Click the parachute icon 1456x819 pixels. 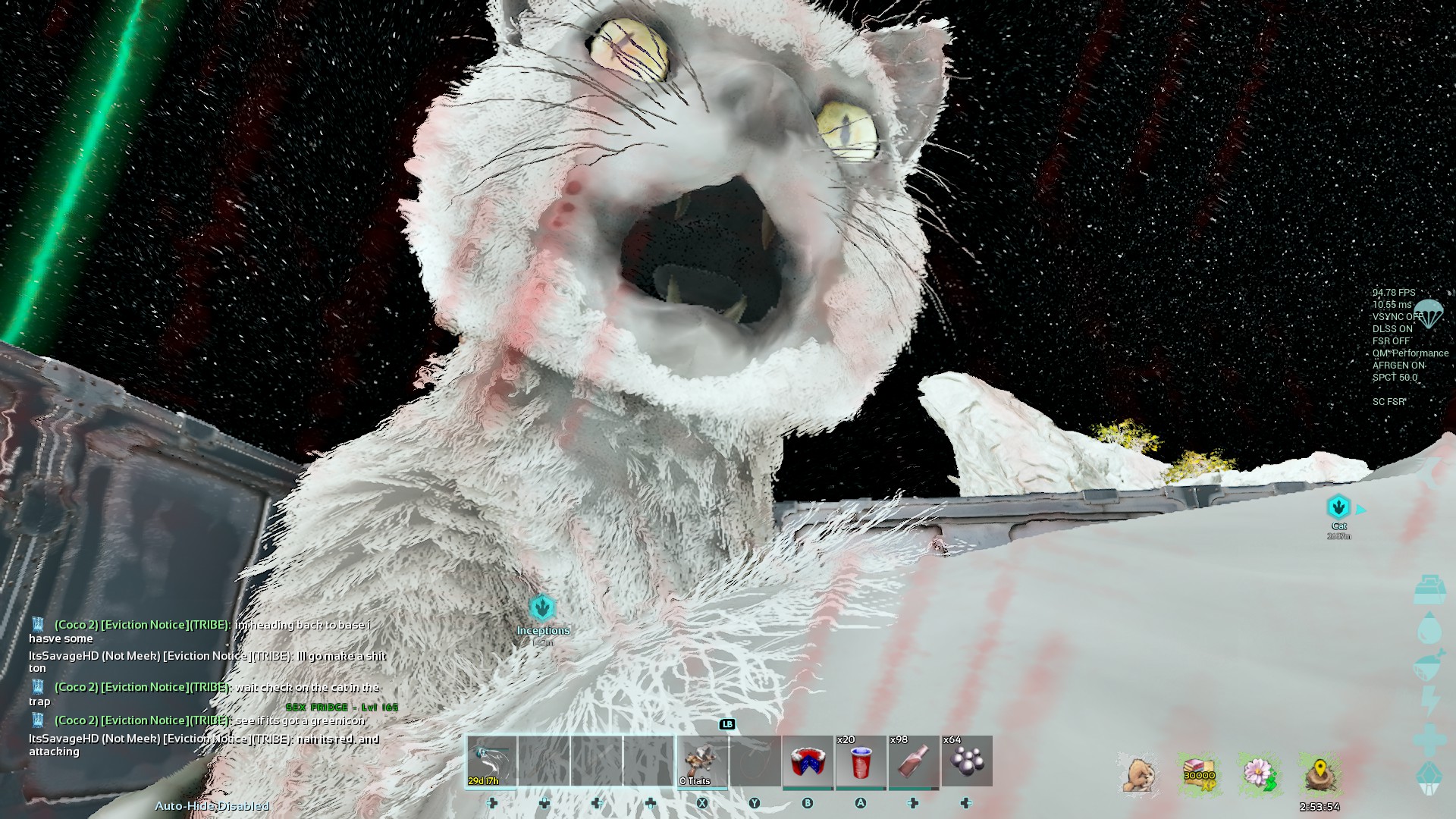tap(1429, 312)
